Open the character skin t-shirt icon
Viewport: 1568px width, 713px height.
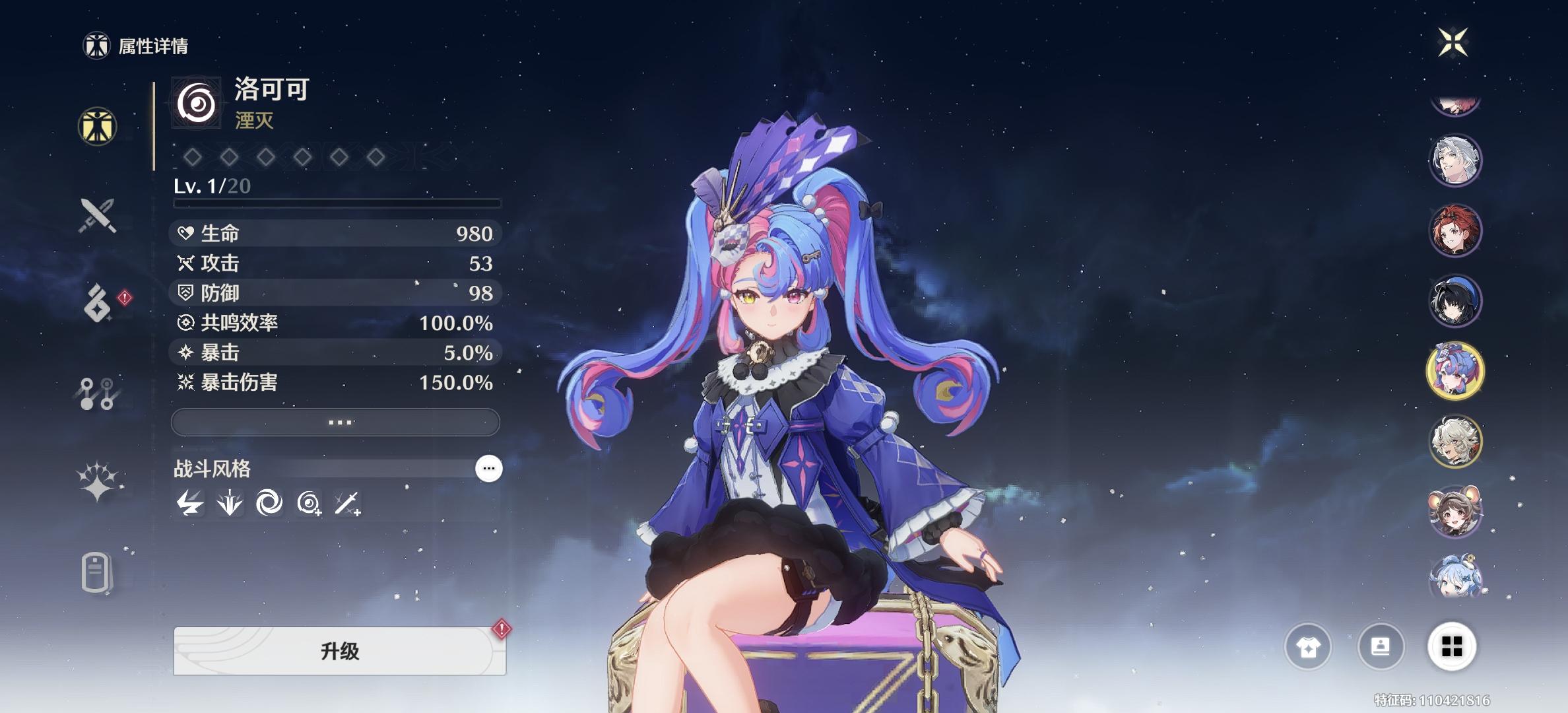(x=1309, y=648)
